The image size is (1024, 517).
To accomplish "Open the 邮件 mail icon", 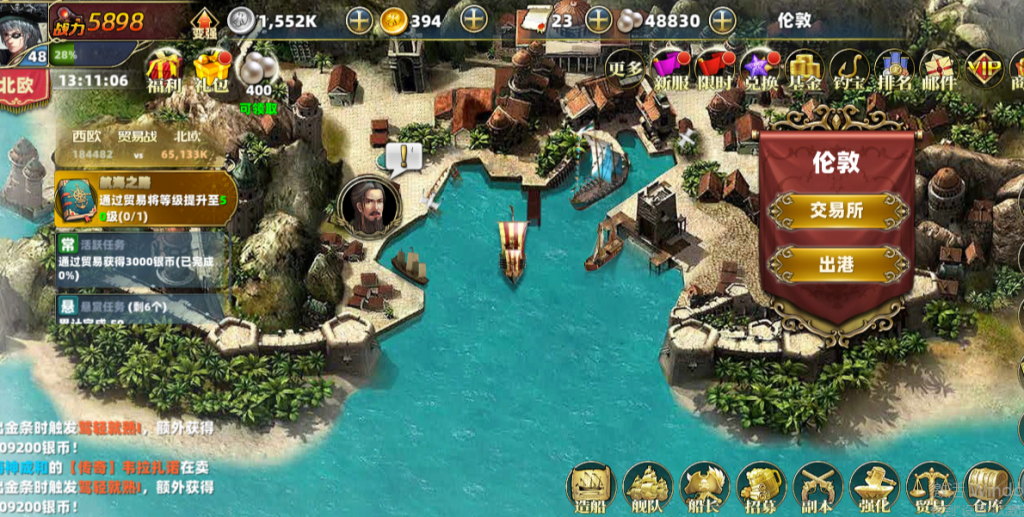I will point(937,70).
